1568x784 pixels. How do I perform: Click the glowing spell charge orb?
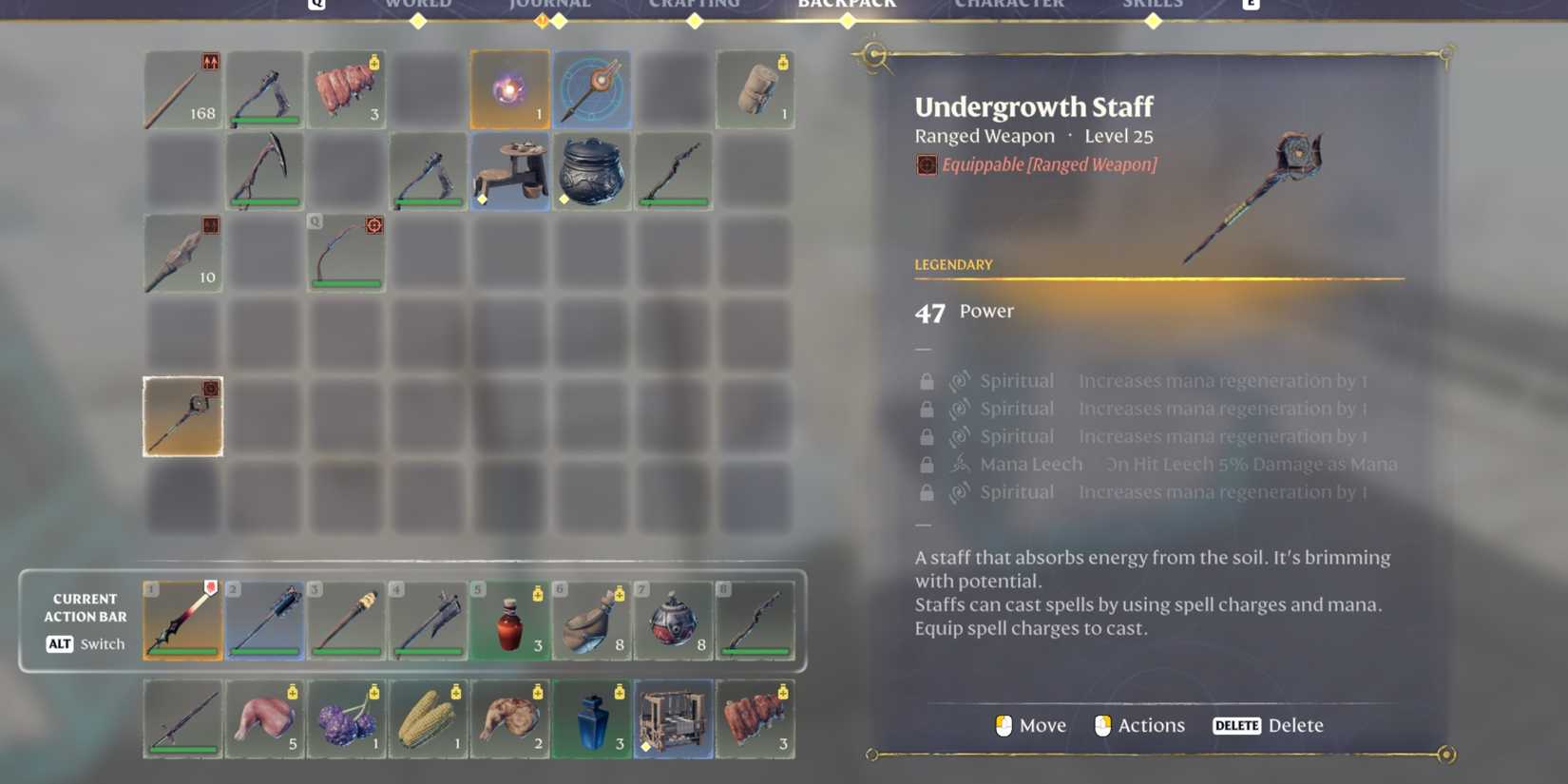pos(510,90)
